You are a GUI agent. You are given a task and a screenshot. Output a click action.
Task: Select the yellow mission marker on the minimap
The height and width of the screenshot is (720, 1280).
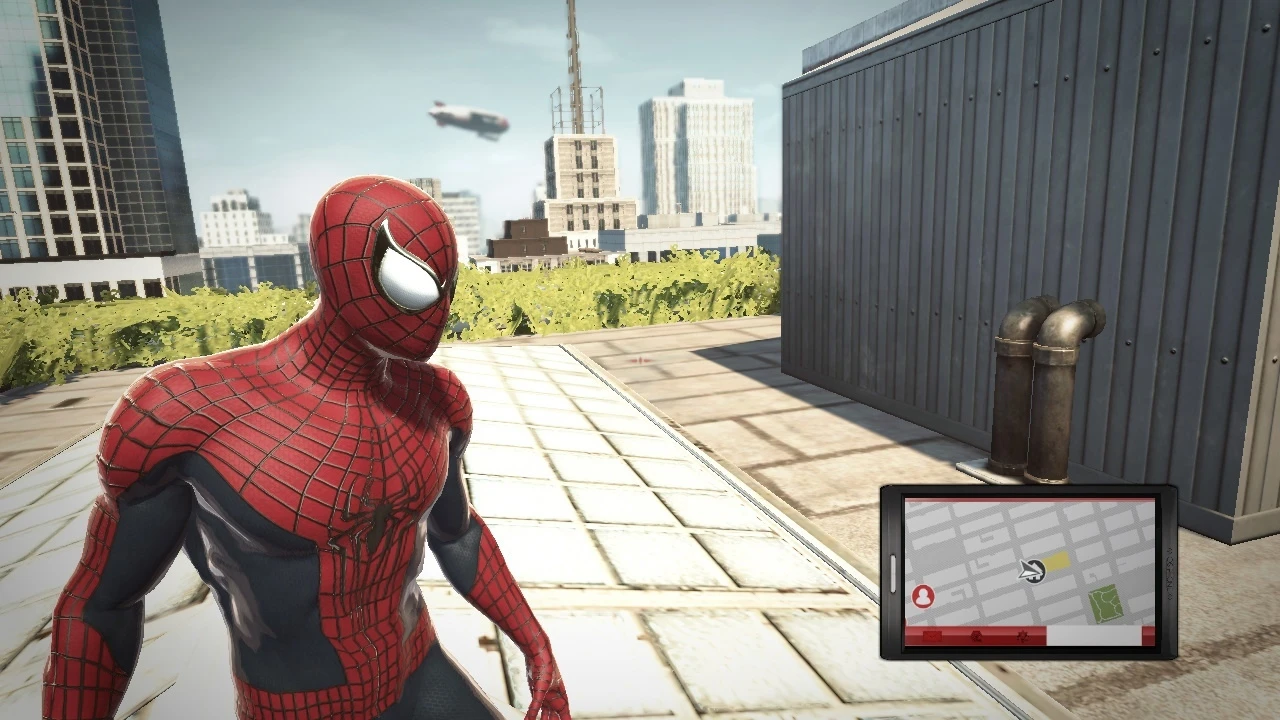1056,561
